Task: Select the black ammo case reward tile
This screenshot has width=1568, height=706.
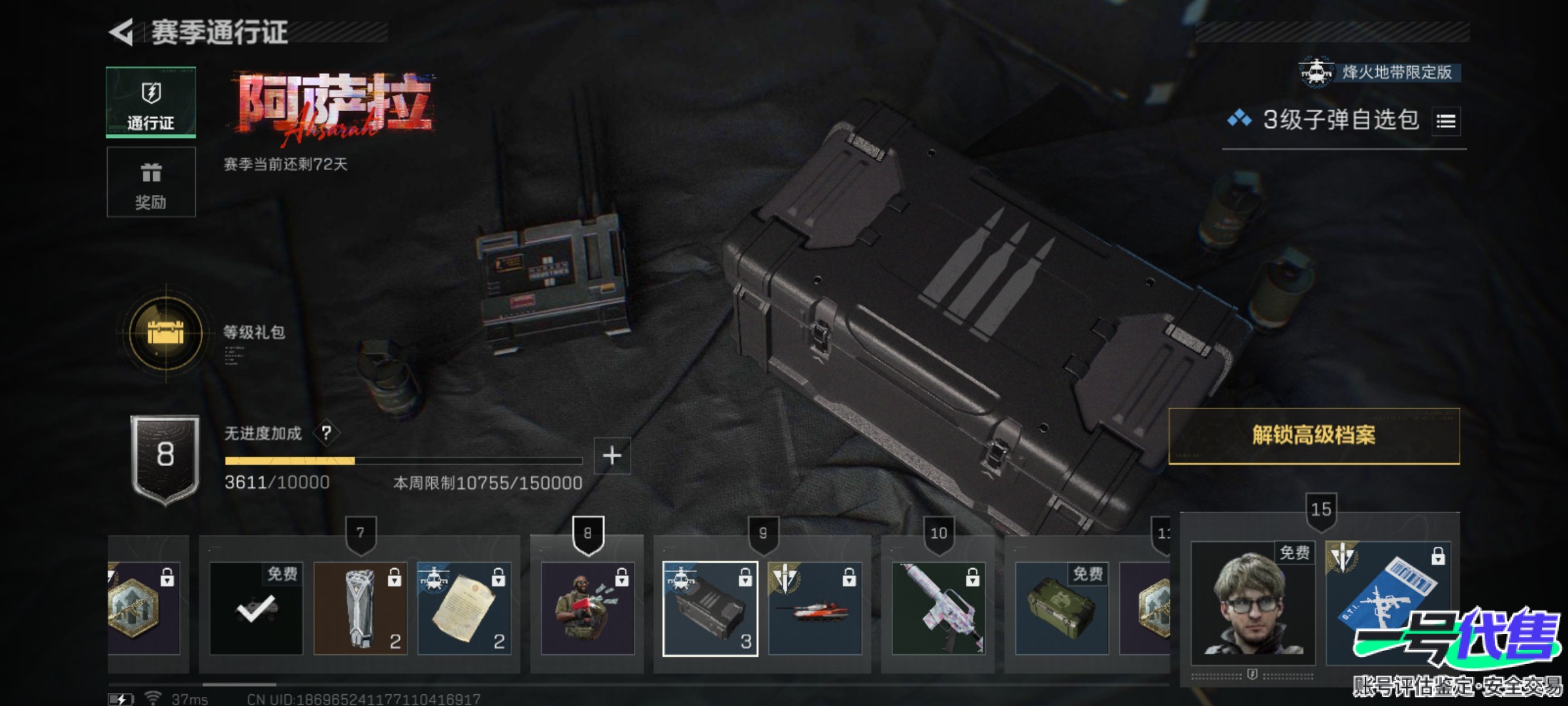Action: click(x=710, y=609)
